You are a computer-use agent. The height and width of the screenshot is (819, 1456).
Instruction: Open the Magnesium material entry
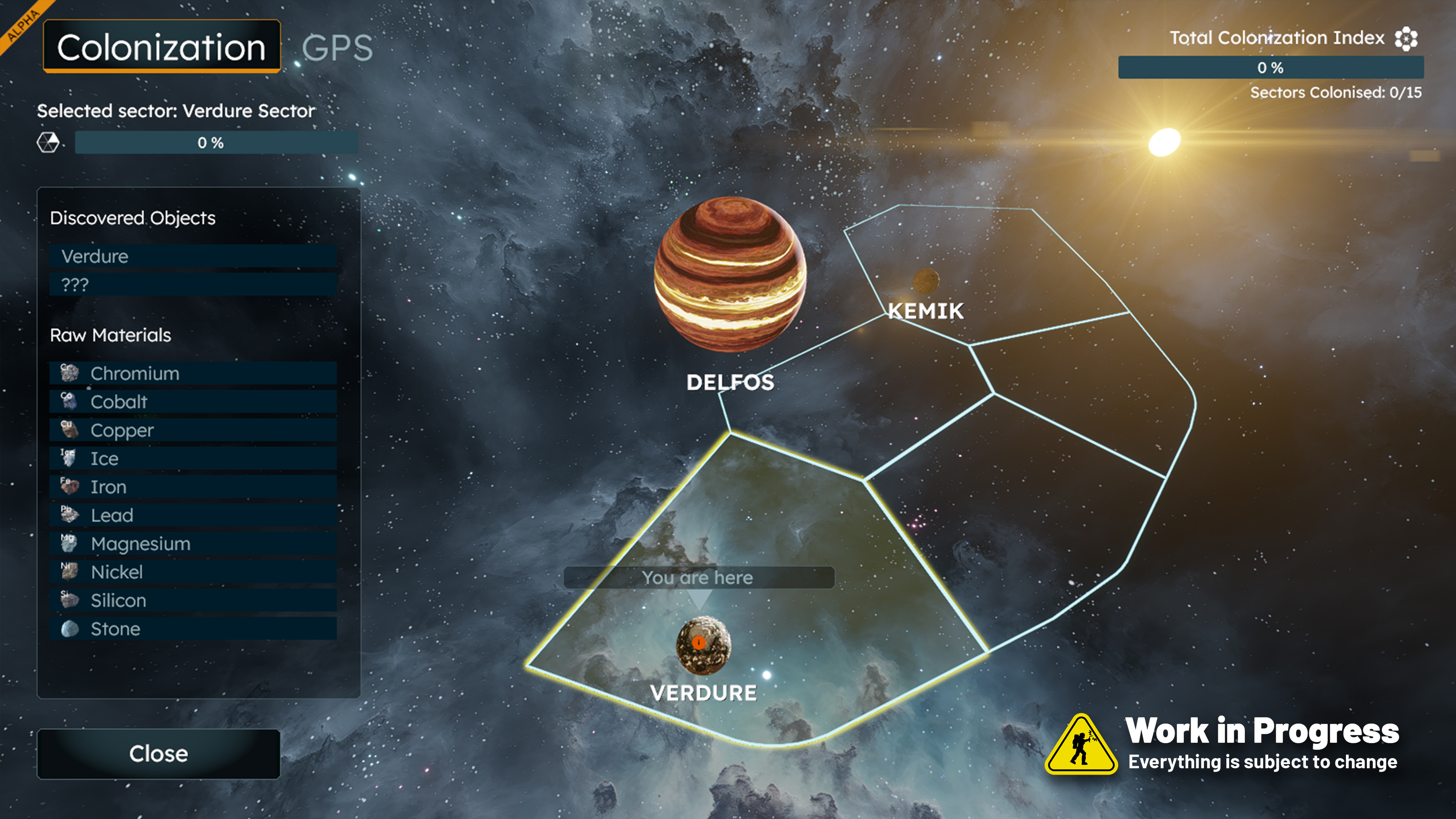point(193,544)
